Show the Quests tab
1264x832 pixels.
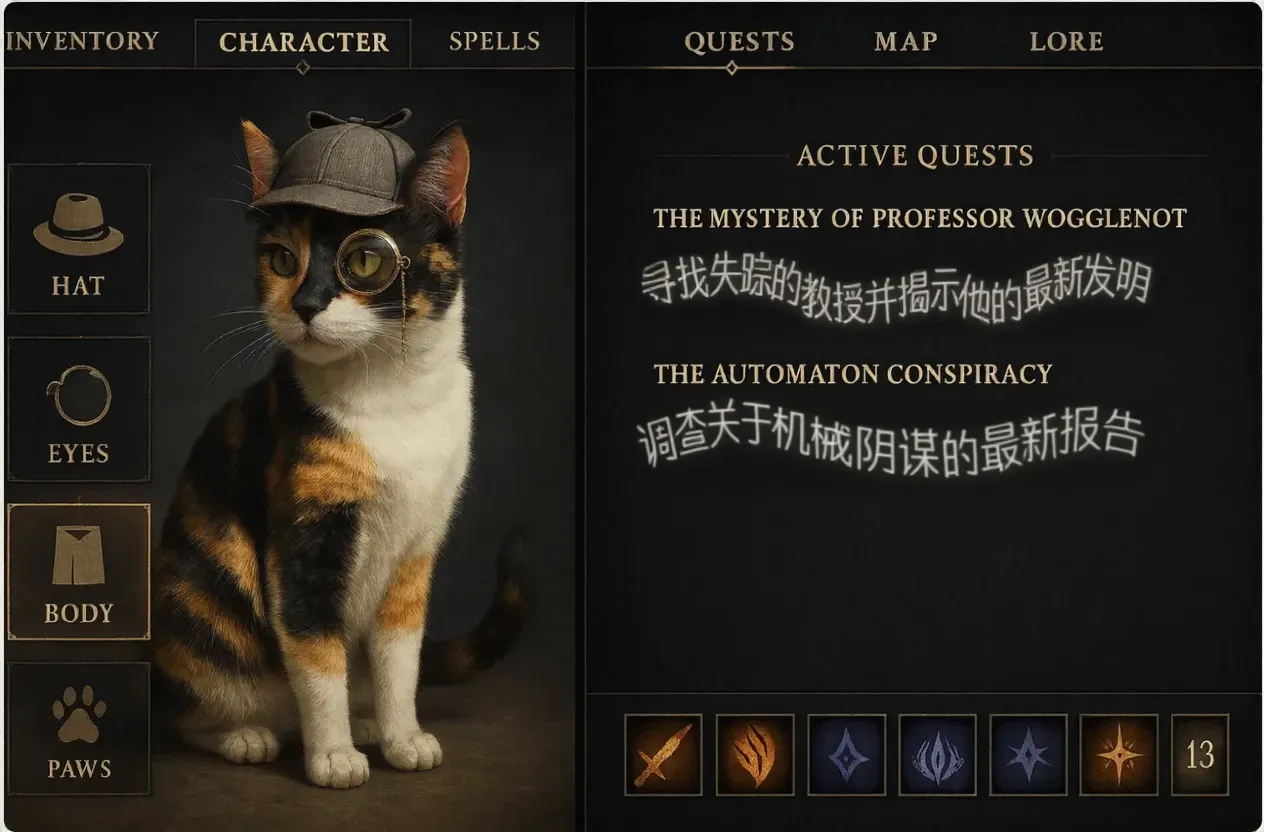739,42
